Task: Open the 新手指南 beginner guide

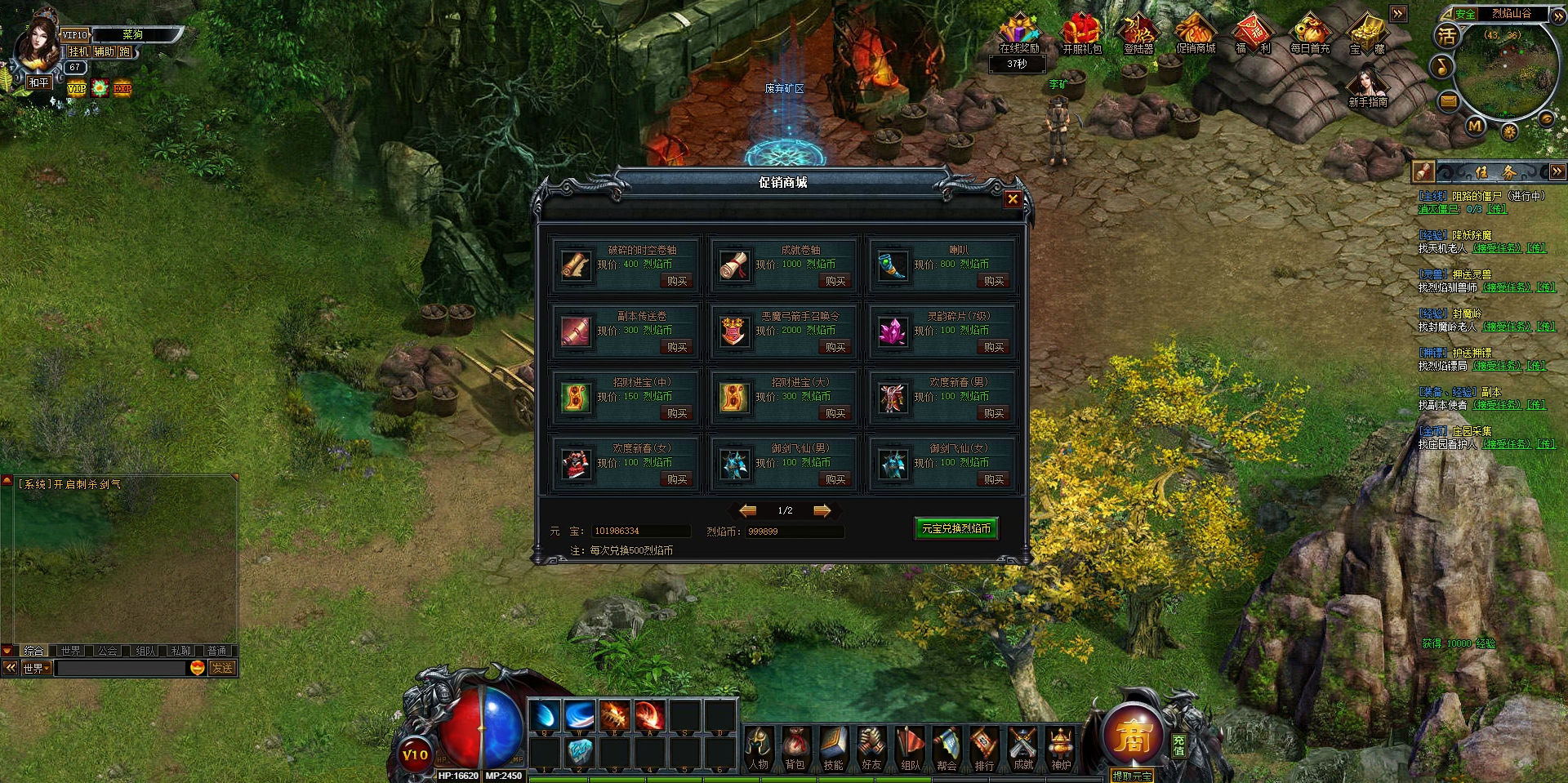Action: click(x=1368, y=89)
